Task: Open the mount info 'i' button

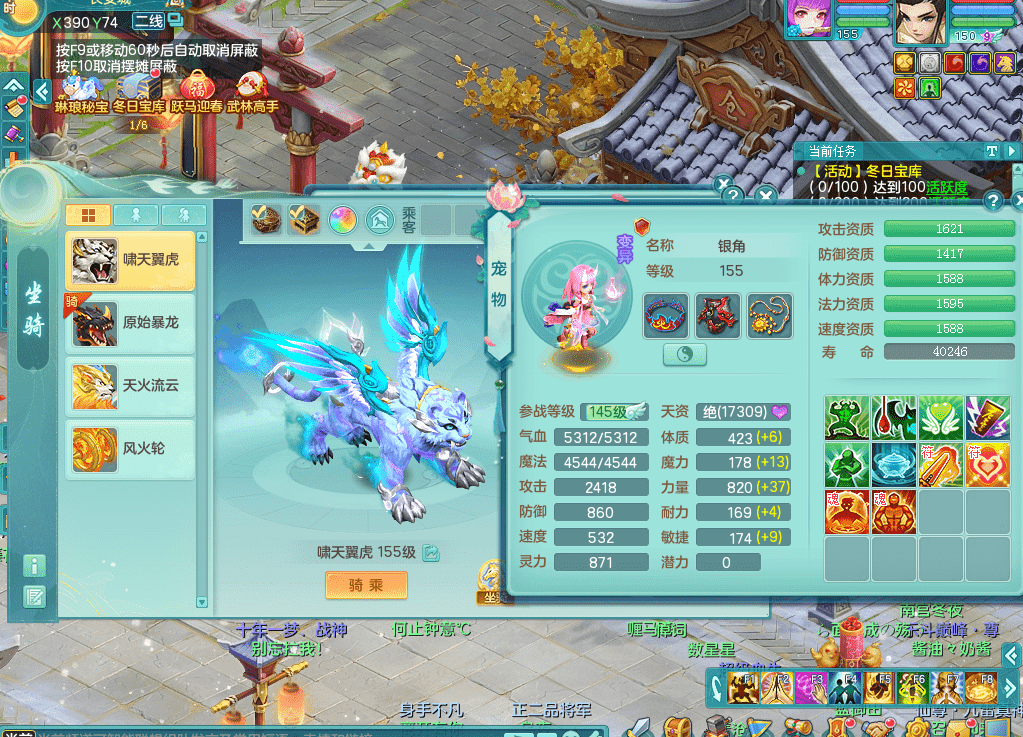Action: tap(35, 566)
